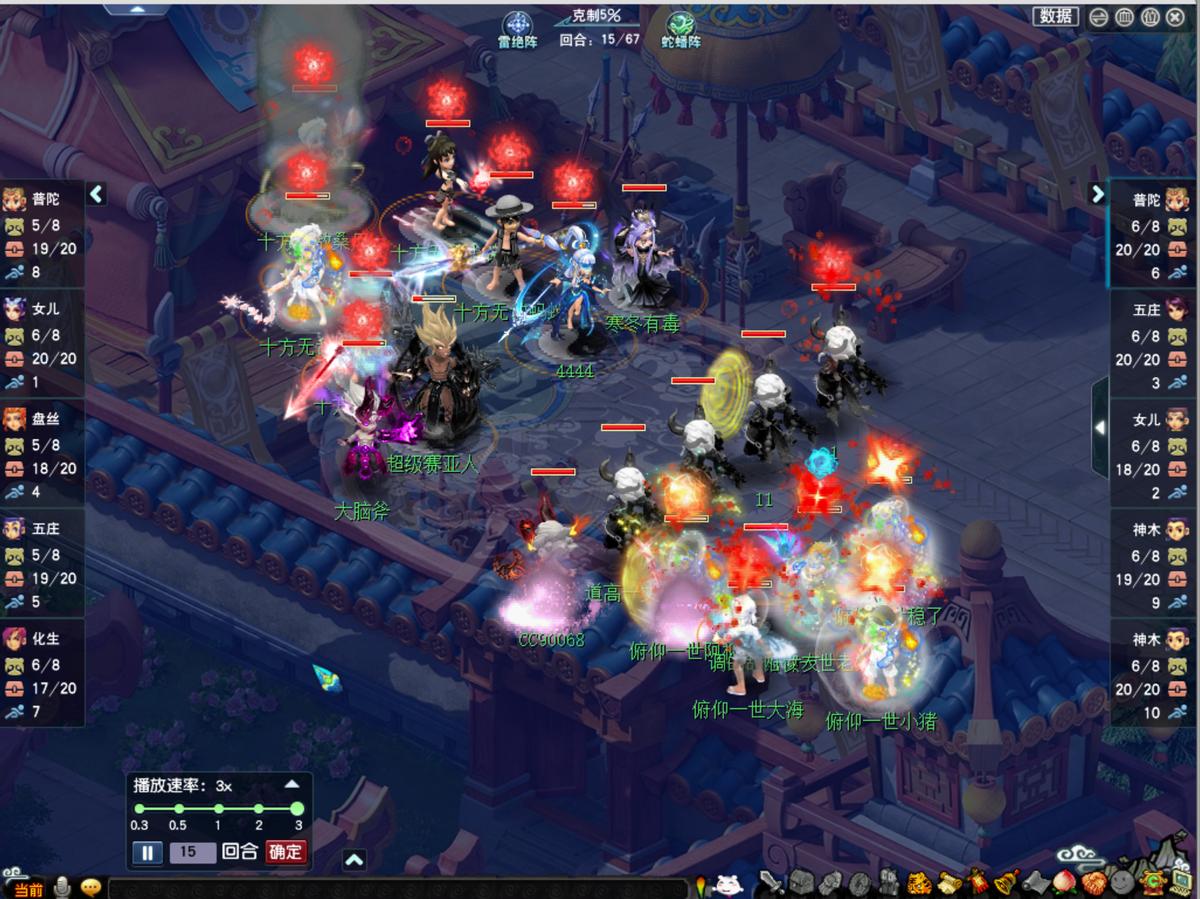The height and width of the screenshot is (899, 1200).
Task: Select the 化生 member in left team
Action: 42,665
